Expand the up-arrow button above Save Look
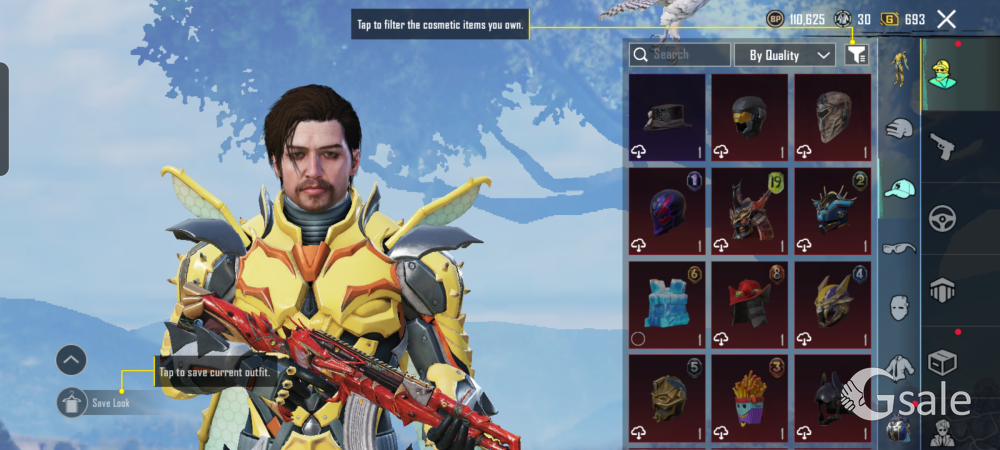 (71, 359)
